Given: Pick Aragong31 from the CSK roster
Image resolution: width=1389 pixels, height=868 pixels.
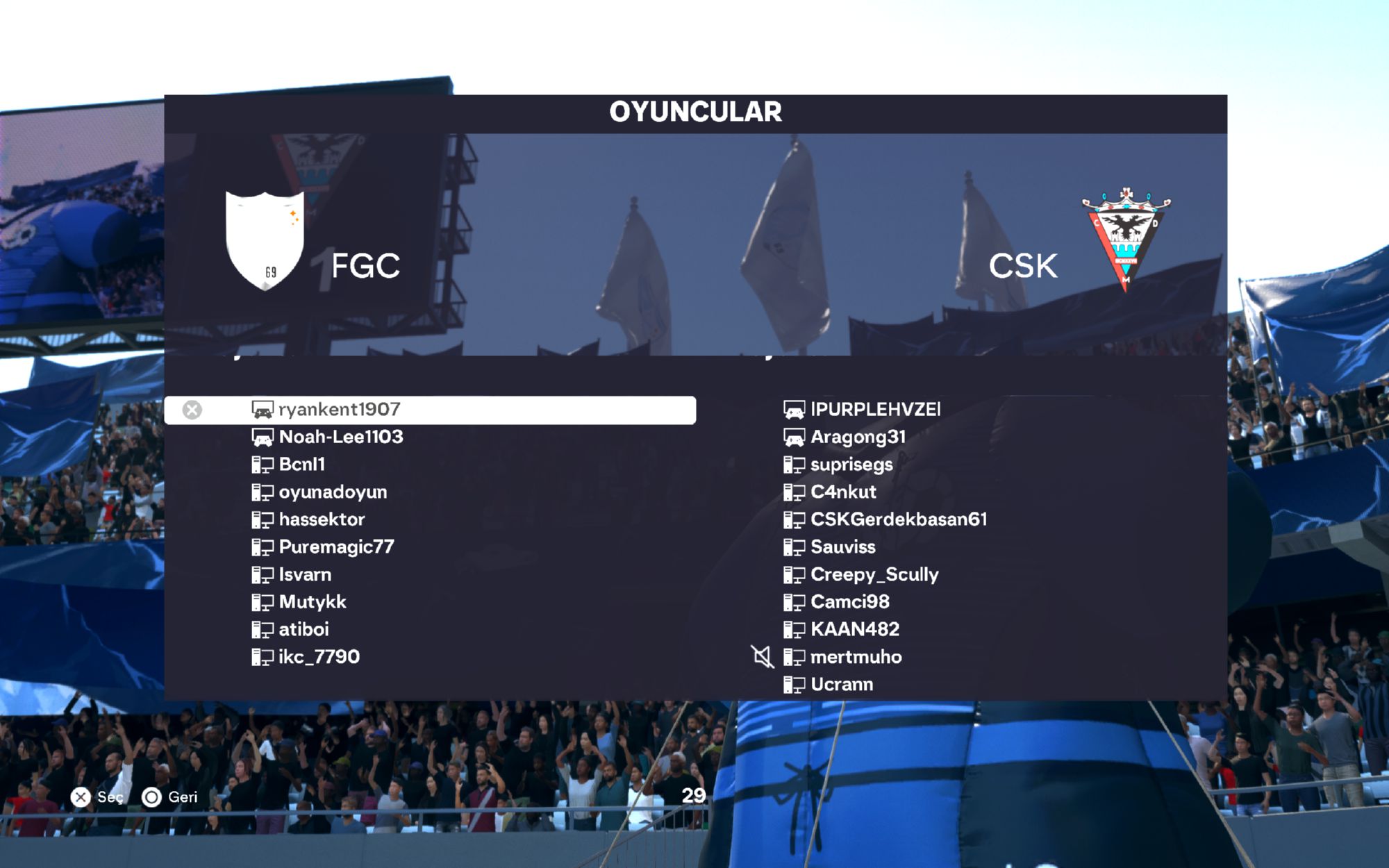Looking at the screenshot, I should pyautogui.click(x=858, y=437).
